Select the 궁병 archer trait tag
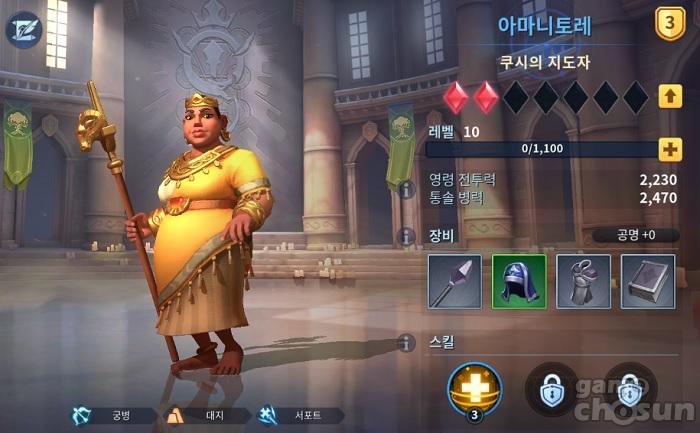Image resolution: width=700 pixels, height=433 pixels. (112, 415)
